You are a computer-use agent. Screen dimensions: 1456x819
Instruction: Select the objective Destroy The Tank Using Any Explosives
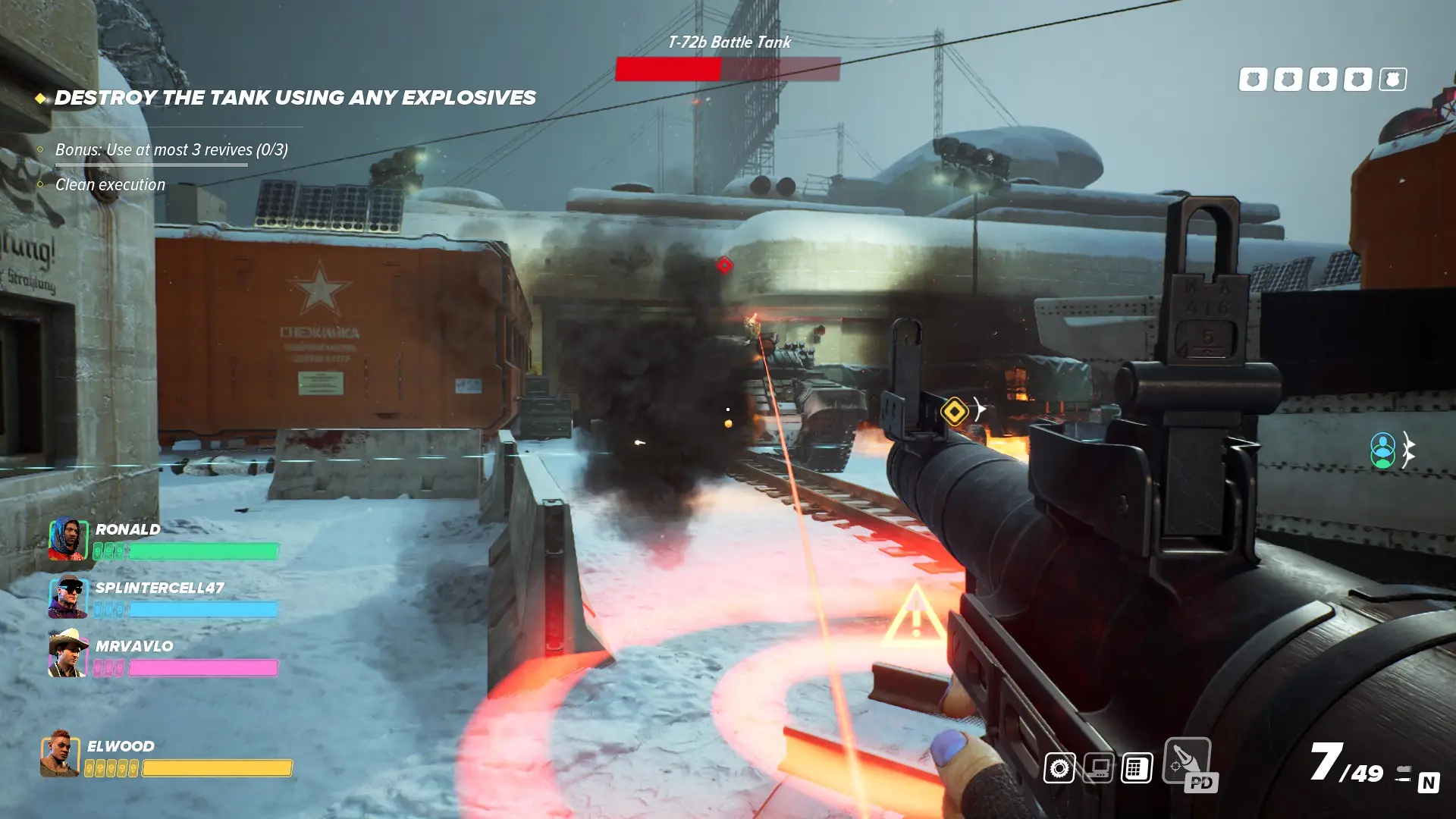(x=295, y=97)
